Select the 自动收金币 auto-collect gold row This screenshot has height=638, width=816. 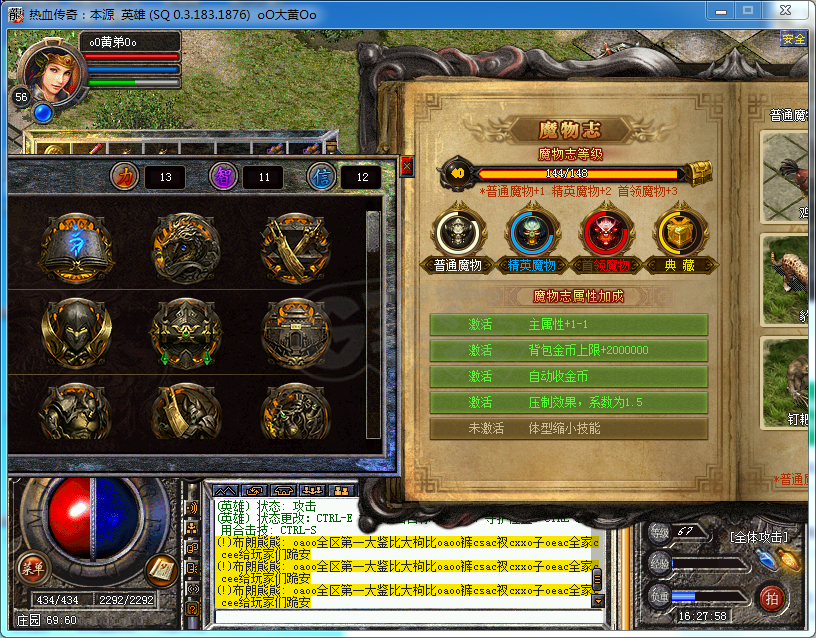pos(568,376)
